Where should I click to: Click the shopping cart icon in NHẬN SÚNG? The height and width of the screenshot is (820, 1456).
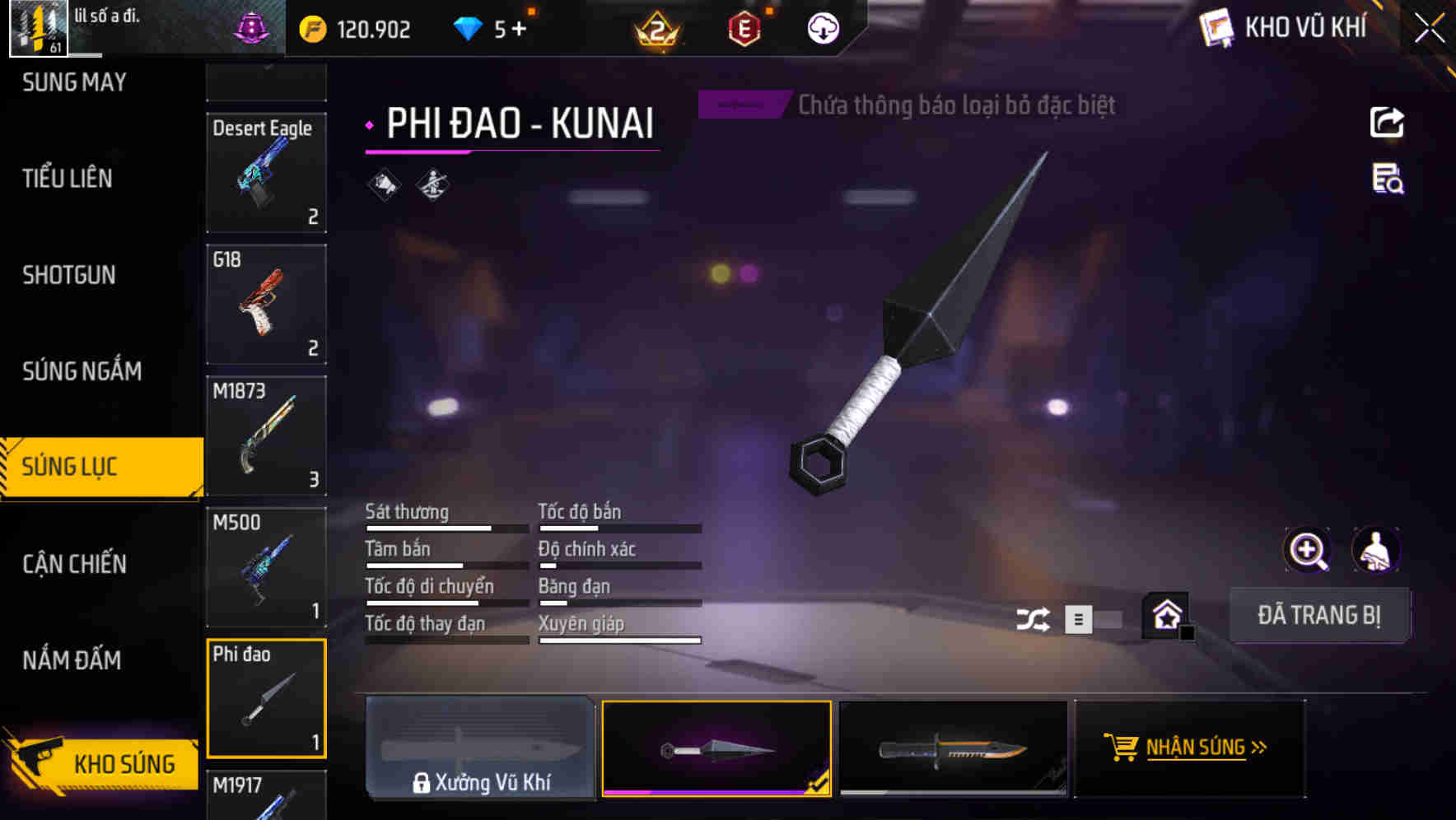(1122, 748)
